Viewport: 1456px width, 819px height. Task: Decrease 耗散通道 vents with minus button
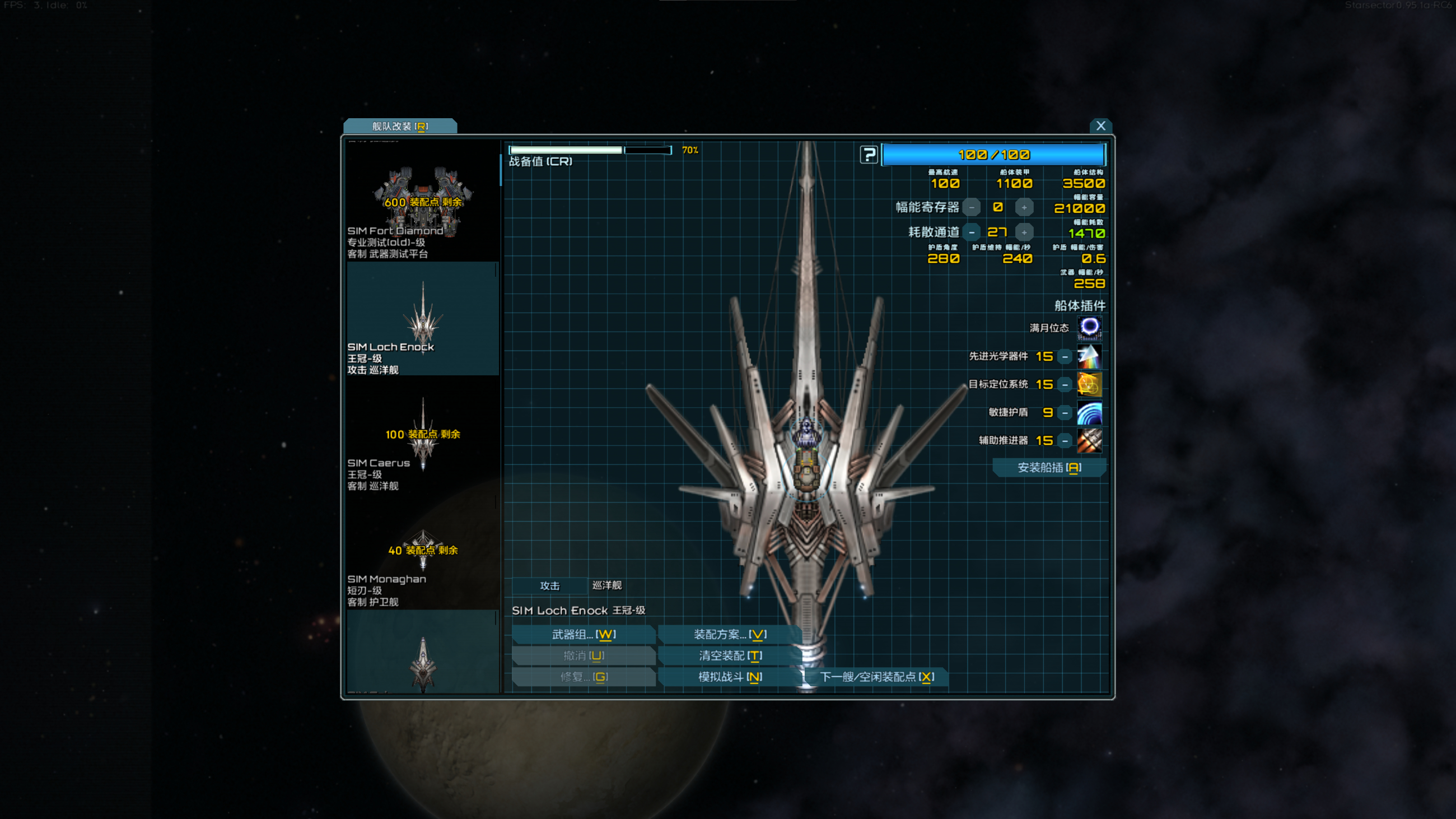click(x=971, y=232)
